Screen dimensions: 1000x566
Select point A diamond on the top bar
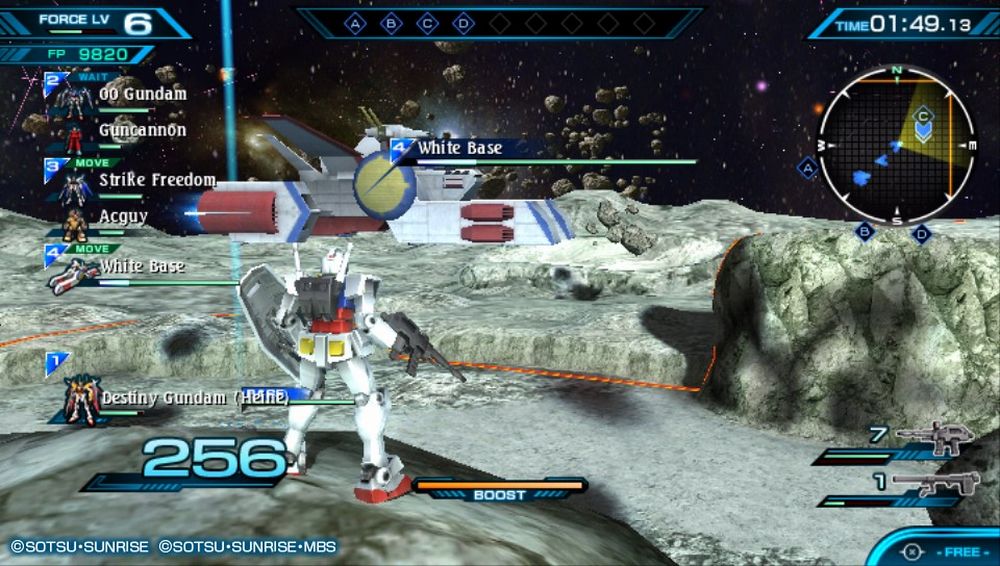click(x=355, y=22)
